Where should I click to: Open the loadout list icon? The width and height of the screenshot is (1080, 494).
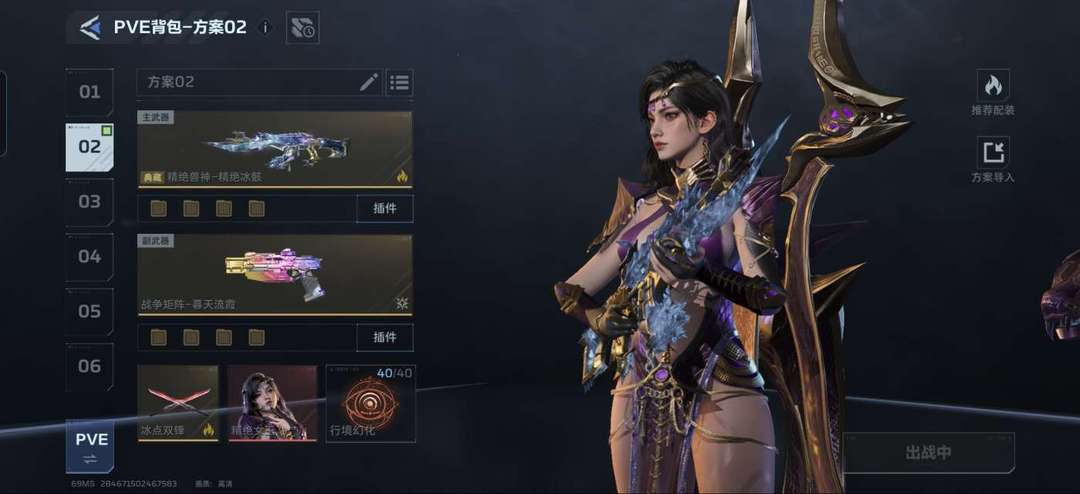tap(400, 82)
